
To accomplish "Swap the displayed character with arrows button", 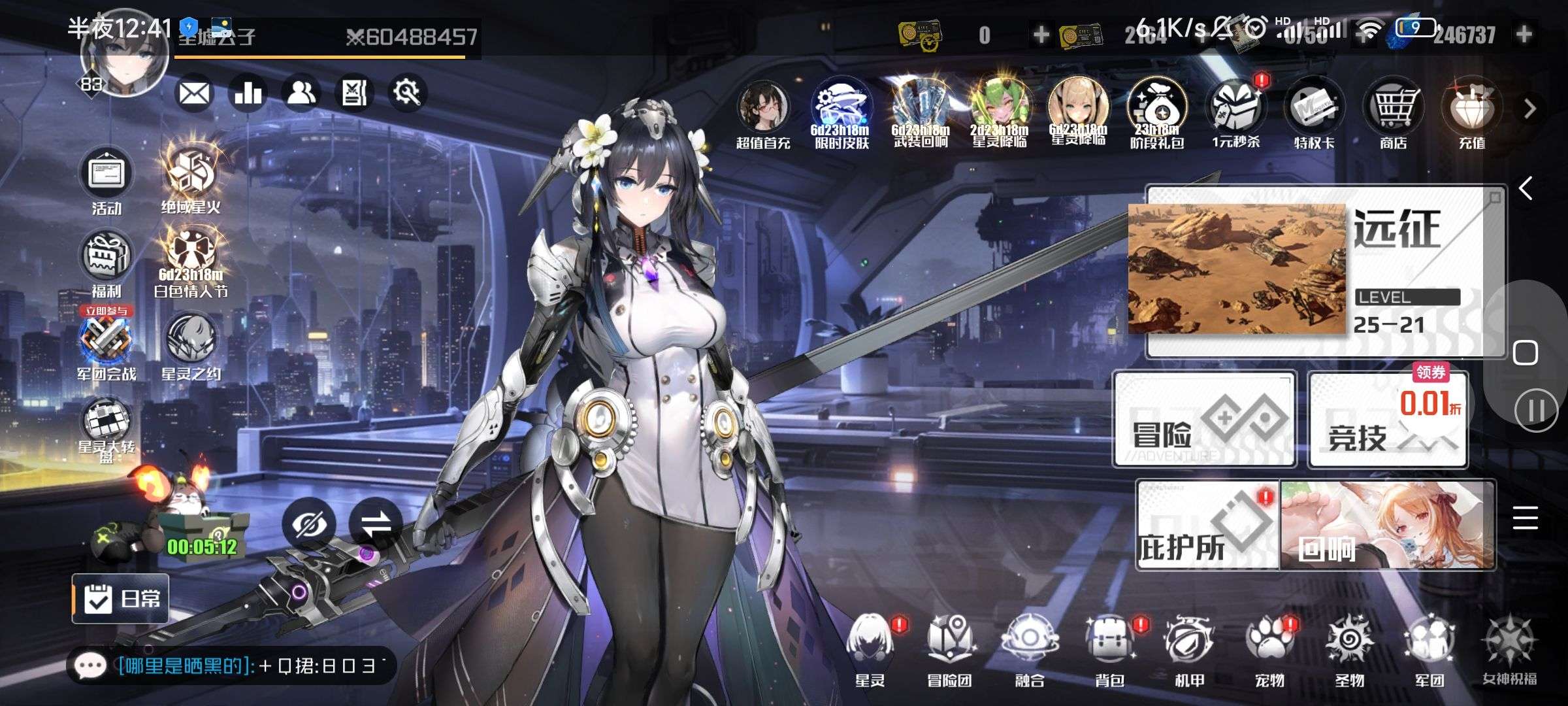I will [x=375, y=524].
